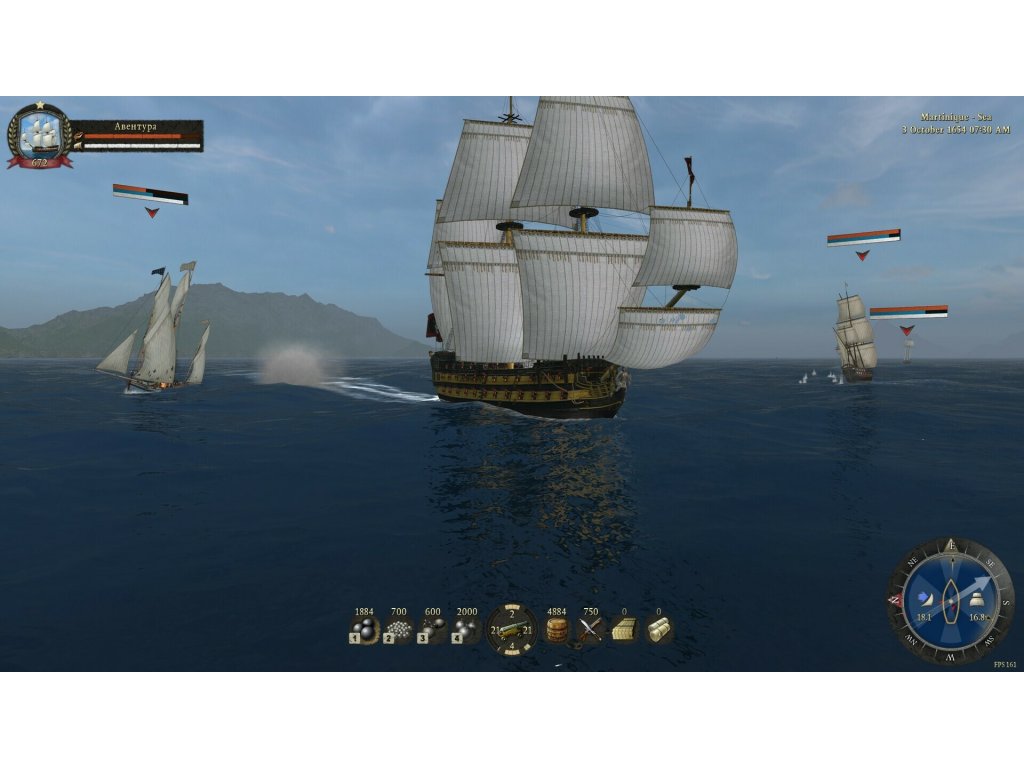Open the gunpowder barrel supply icon
Viewport: 1024px width, 768px height.
point(557,630)
